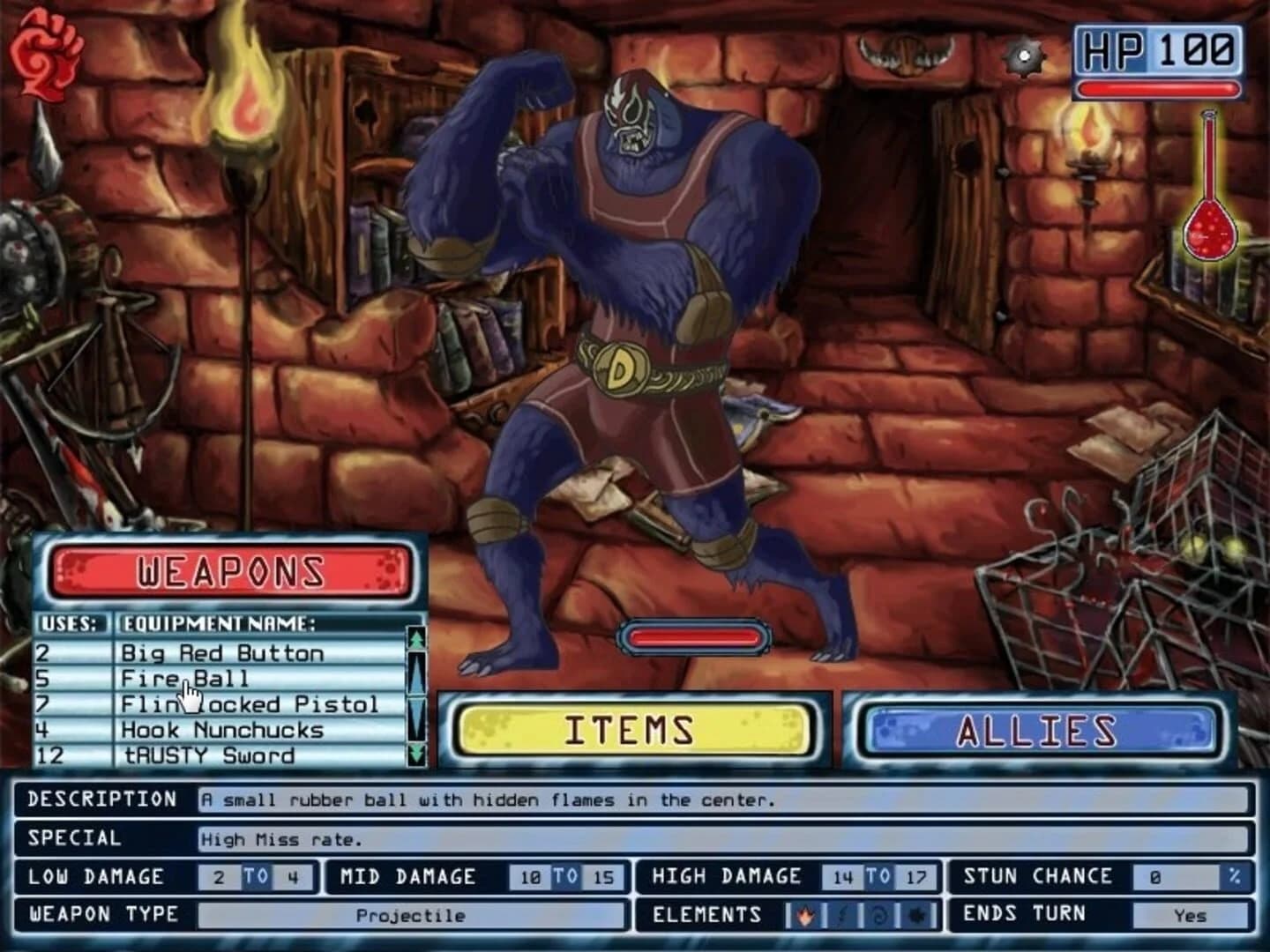Switch to the ALLIES menu

coord(1039,729)
